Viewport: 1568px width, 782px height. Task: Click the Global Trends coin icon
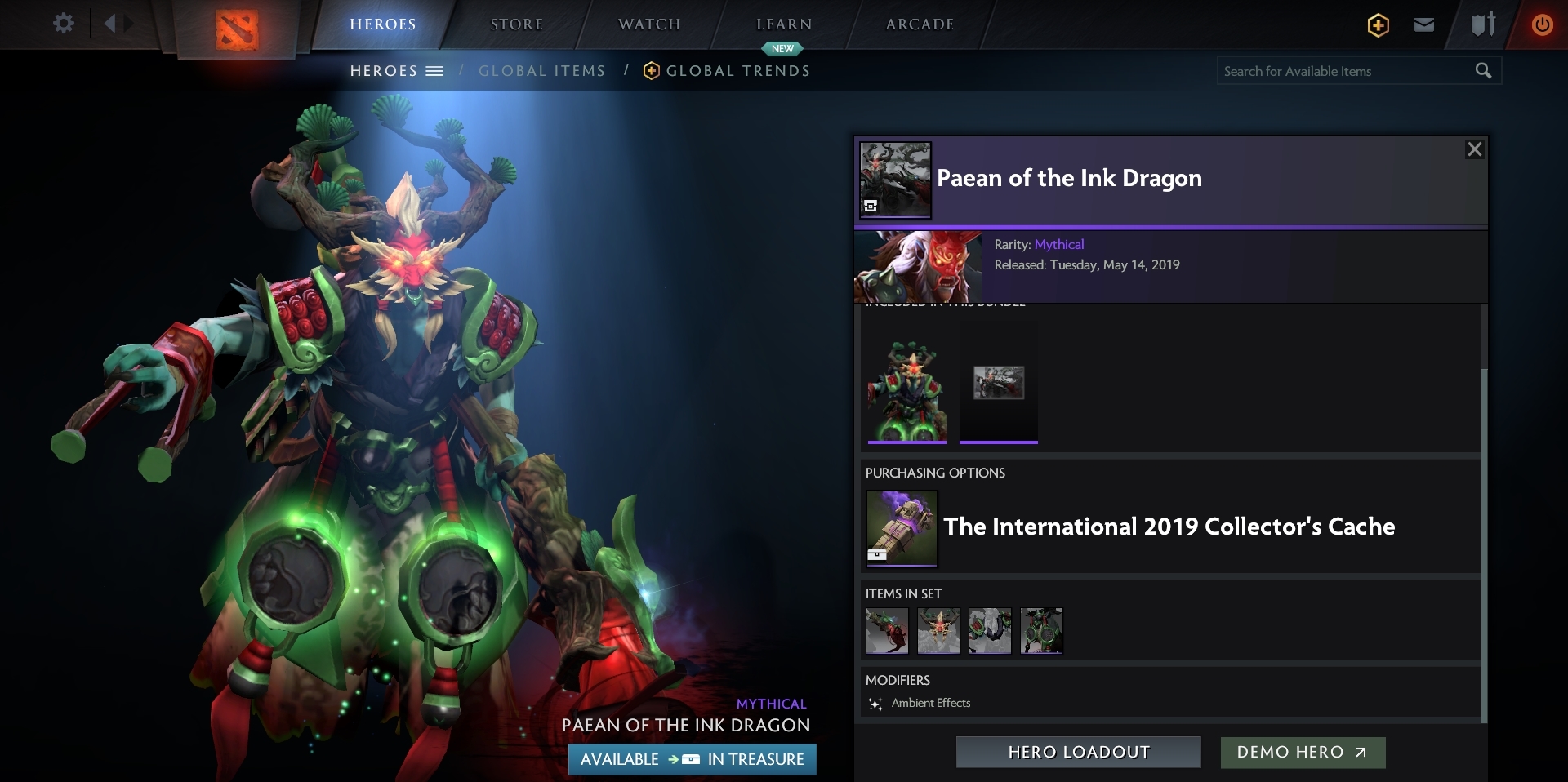(651, 70)
